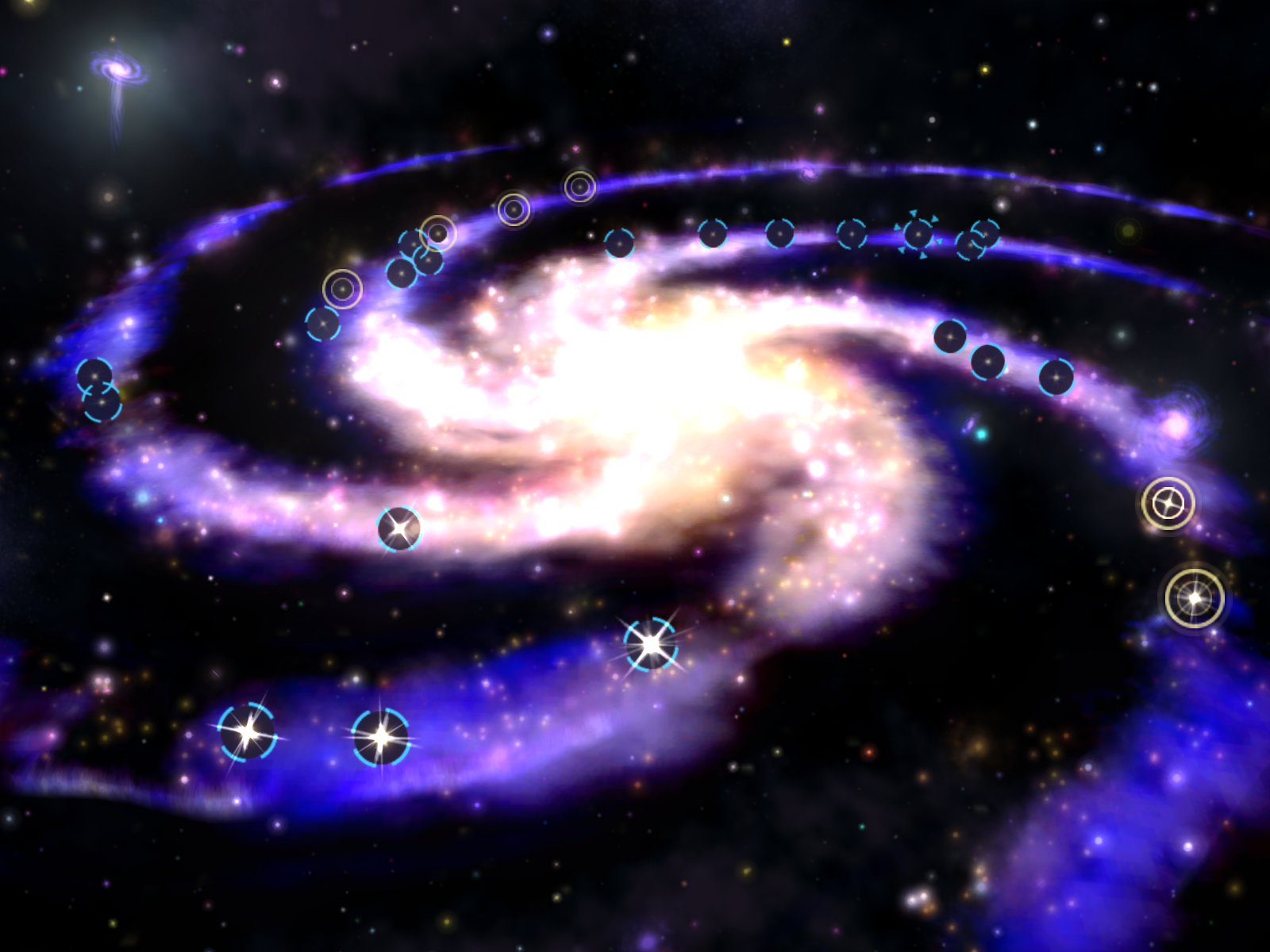The width and height of the screenshot is (1270, 952).
Task: Select the miniature spiral galaxy in the top-left corner
Action: point(119,71)
